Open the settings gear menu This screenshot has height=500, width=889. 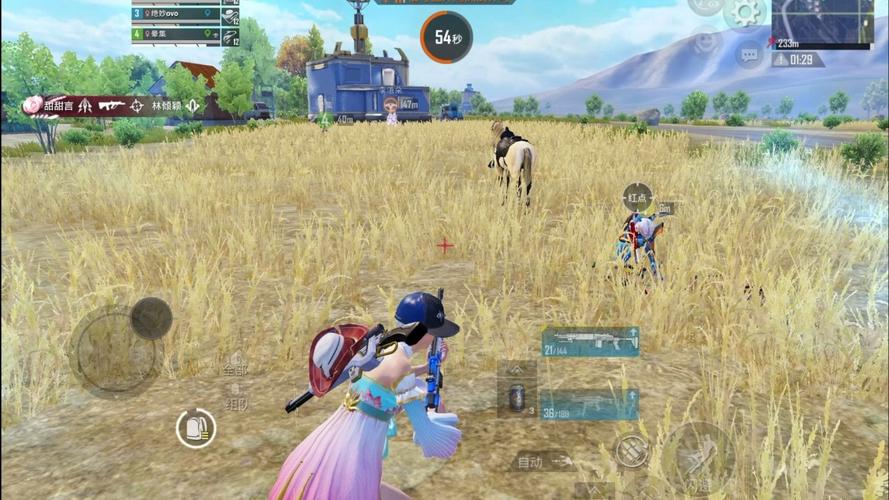745,13
